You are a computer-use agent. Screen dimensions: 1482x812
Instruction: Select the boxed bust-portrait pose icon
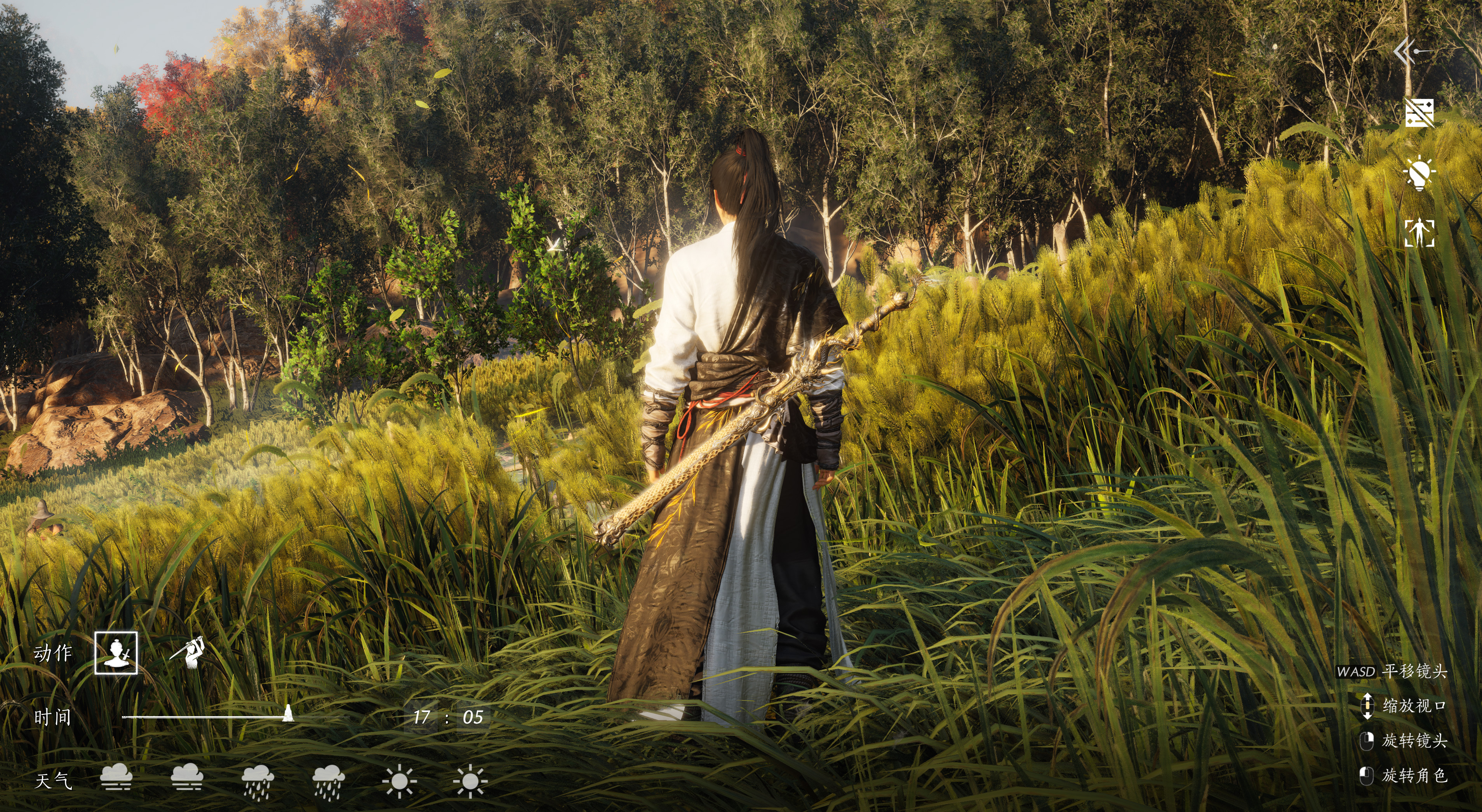tap(116, 653)
